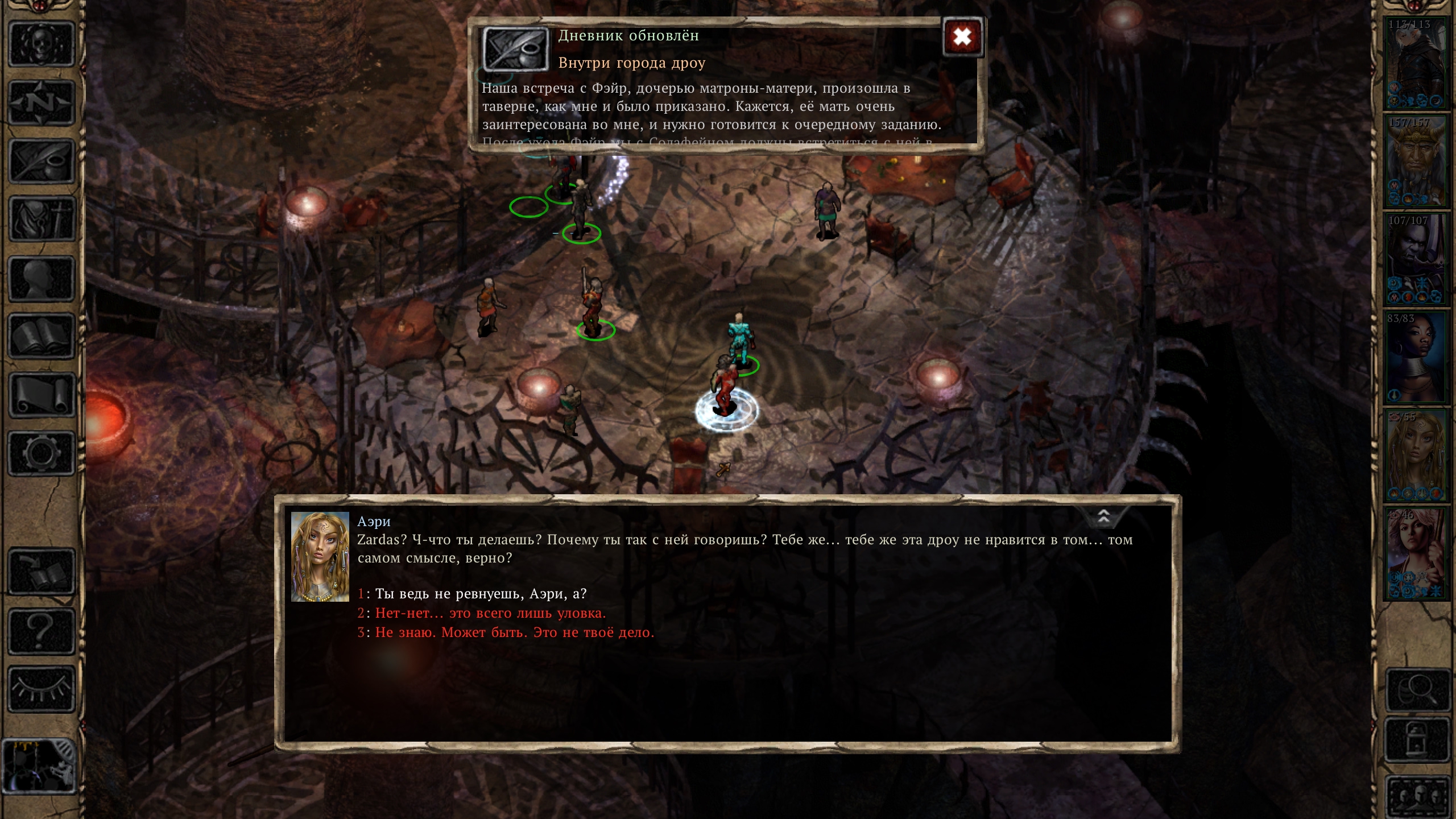Screen dimensions: 1456x819
Task: Select reply 2: it's only a trick
Action: (490, 613)
